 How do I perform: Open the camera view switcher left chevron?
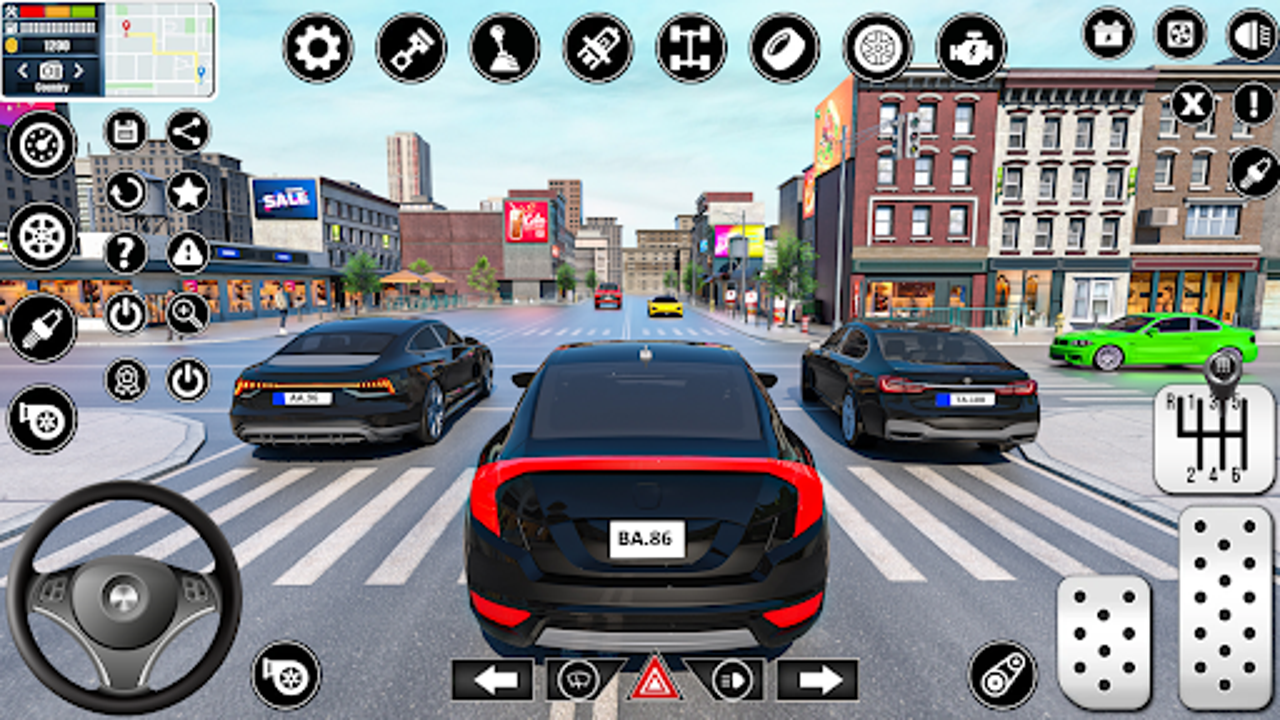(x=23, y=72)
